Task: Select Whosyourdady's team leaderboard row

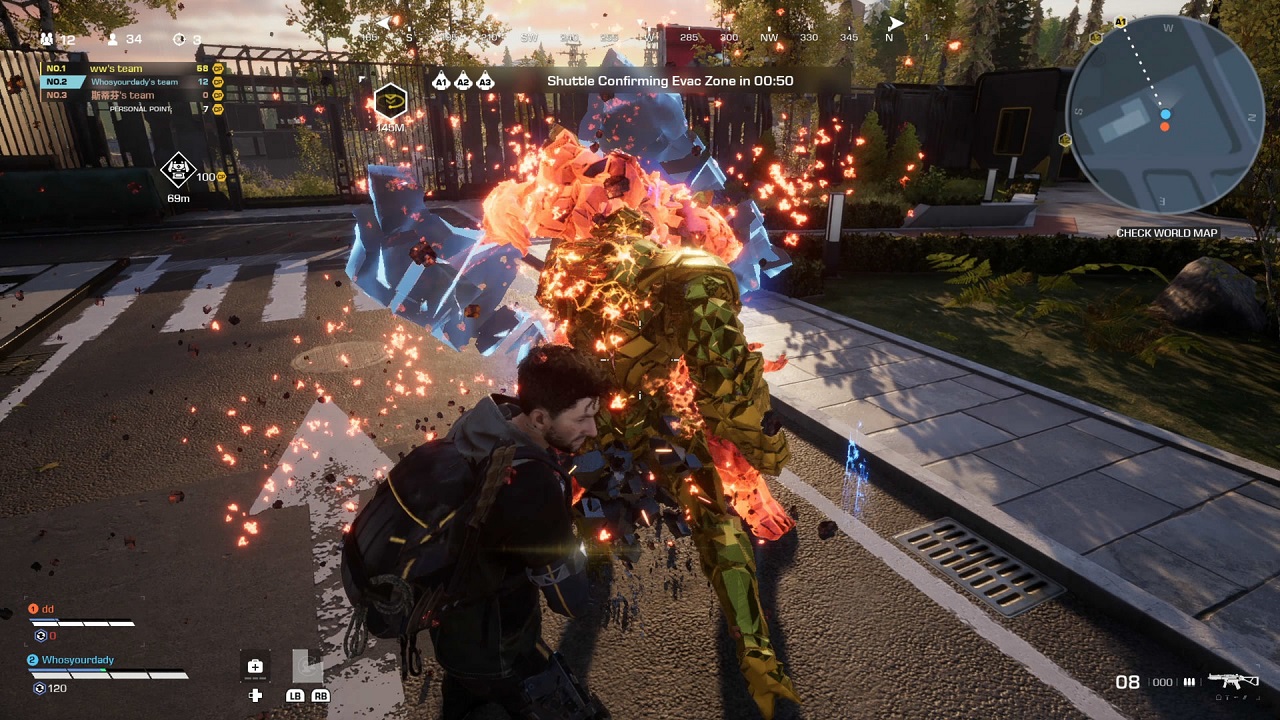Action: click(132, 82)
